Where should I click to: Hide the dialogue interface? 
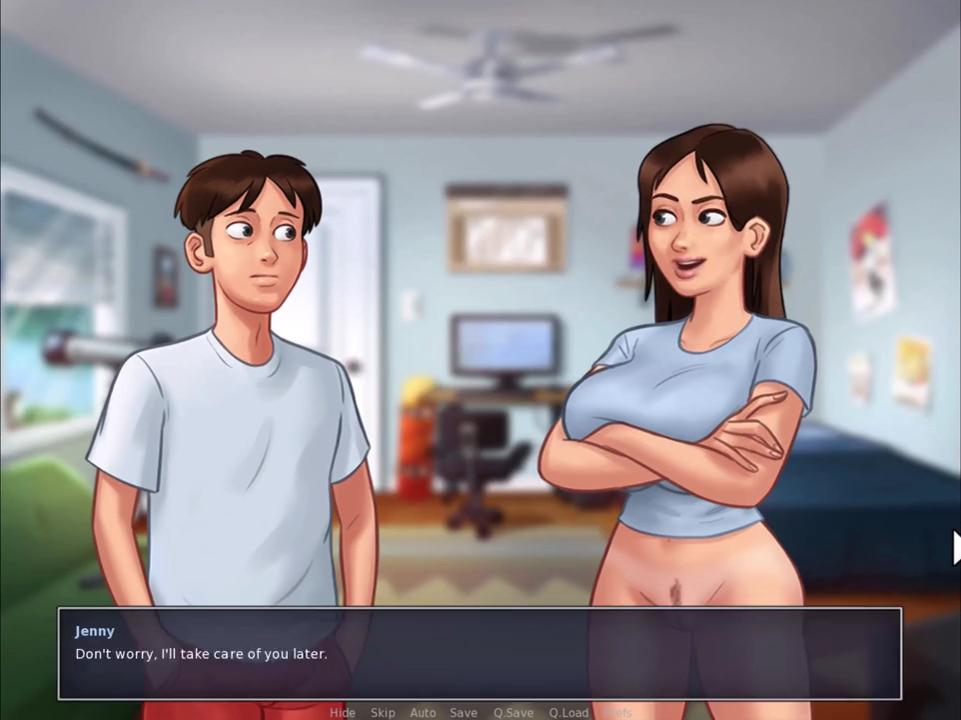[342, 712]
